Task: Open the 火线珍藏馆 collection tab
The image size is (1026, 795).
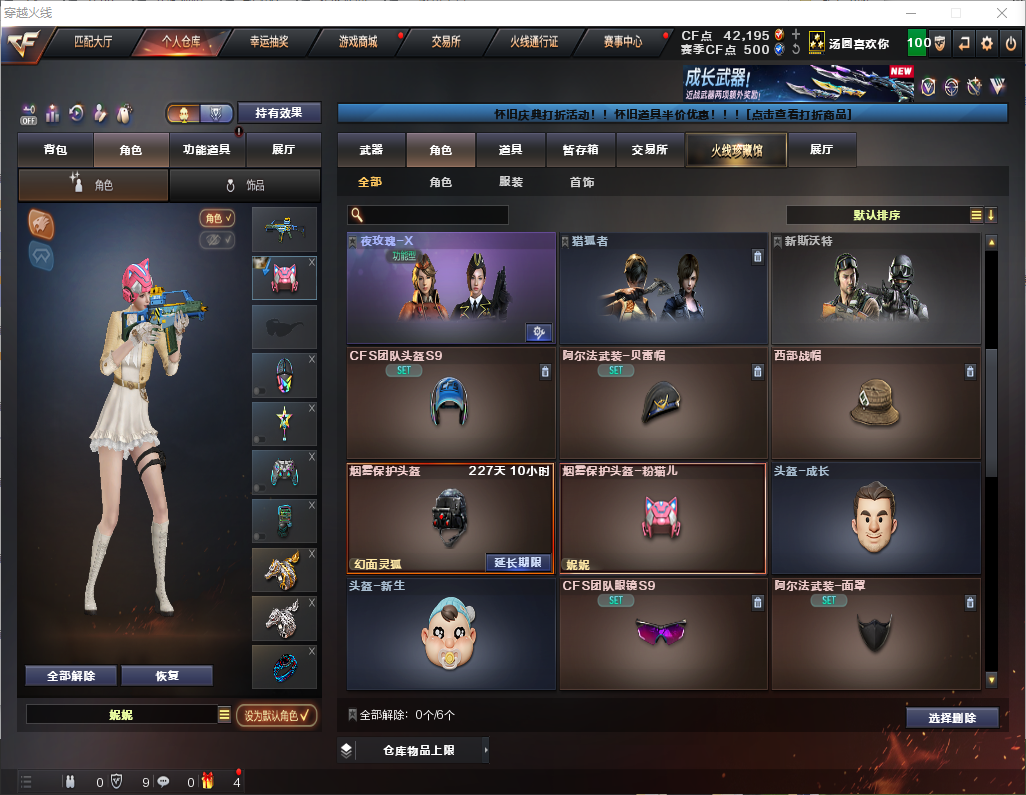Action: point(736,150)
